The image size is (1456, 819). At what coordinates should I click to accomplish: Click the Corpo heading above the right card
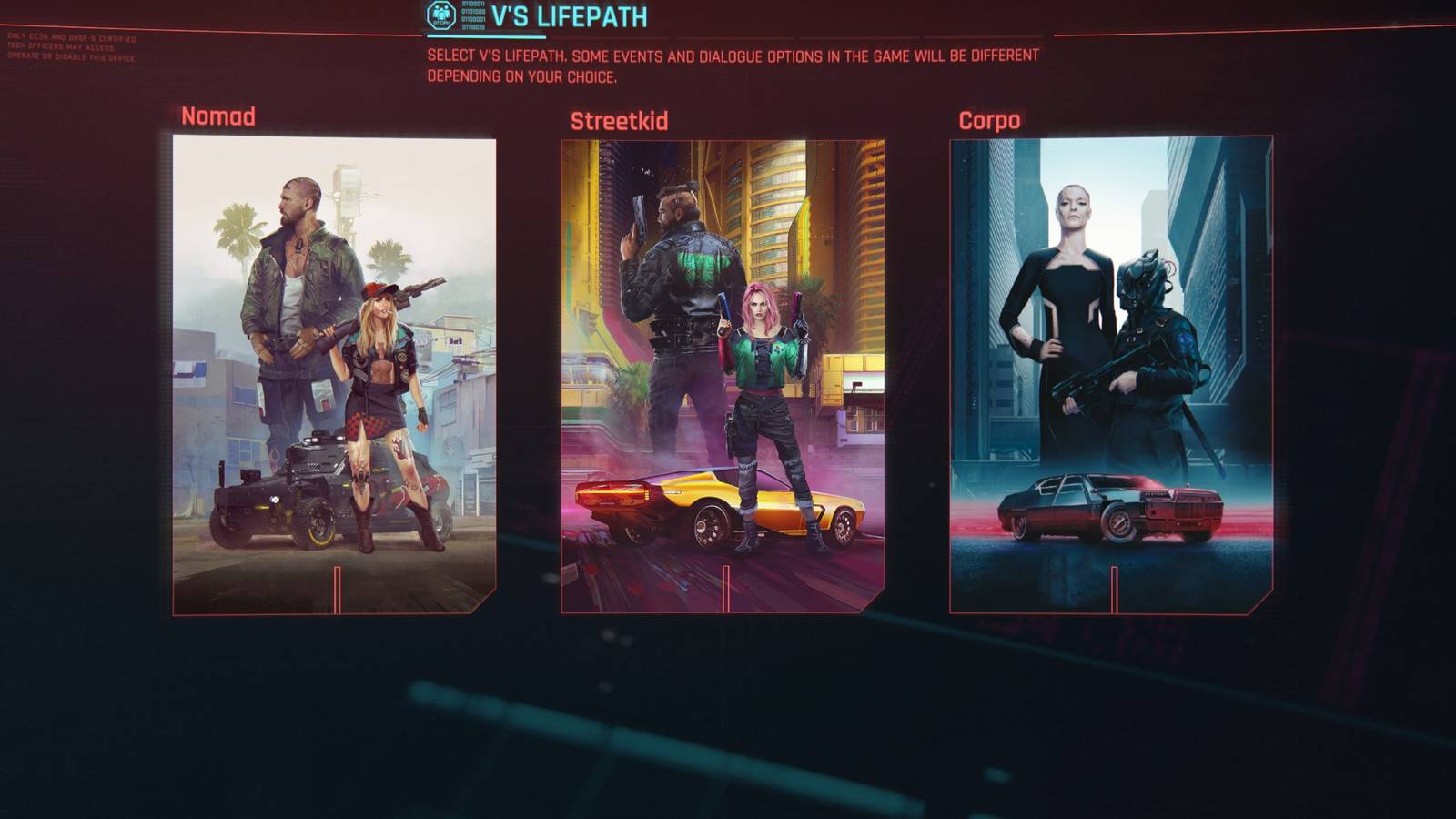click(x=988, y=119)
